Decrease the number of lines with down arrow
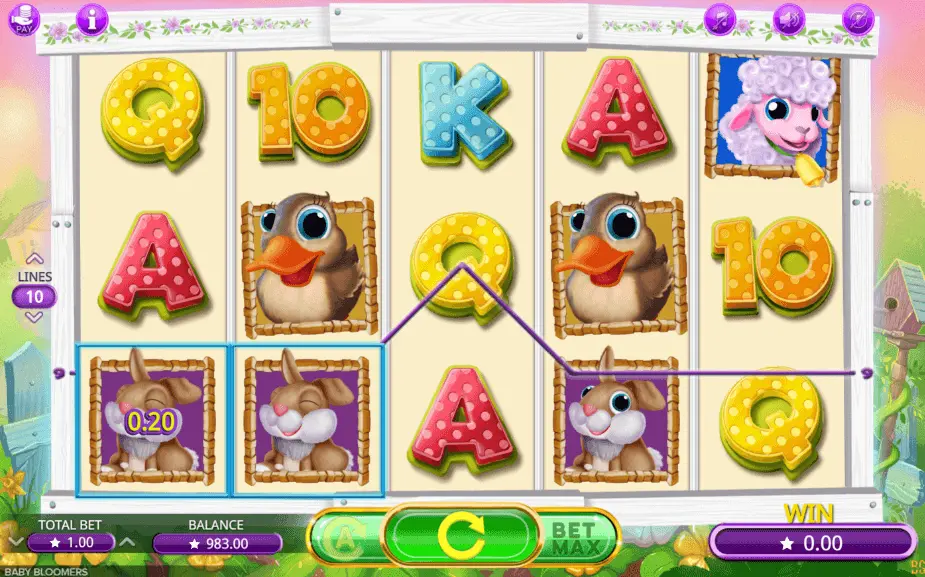The height and width of the screenshot is (577, 925). pos(34,316)
